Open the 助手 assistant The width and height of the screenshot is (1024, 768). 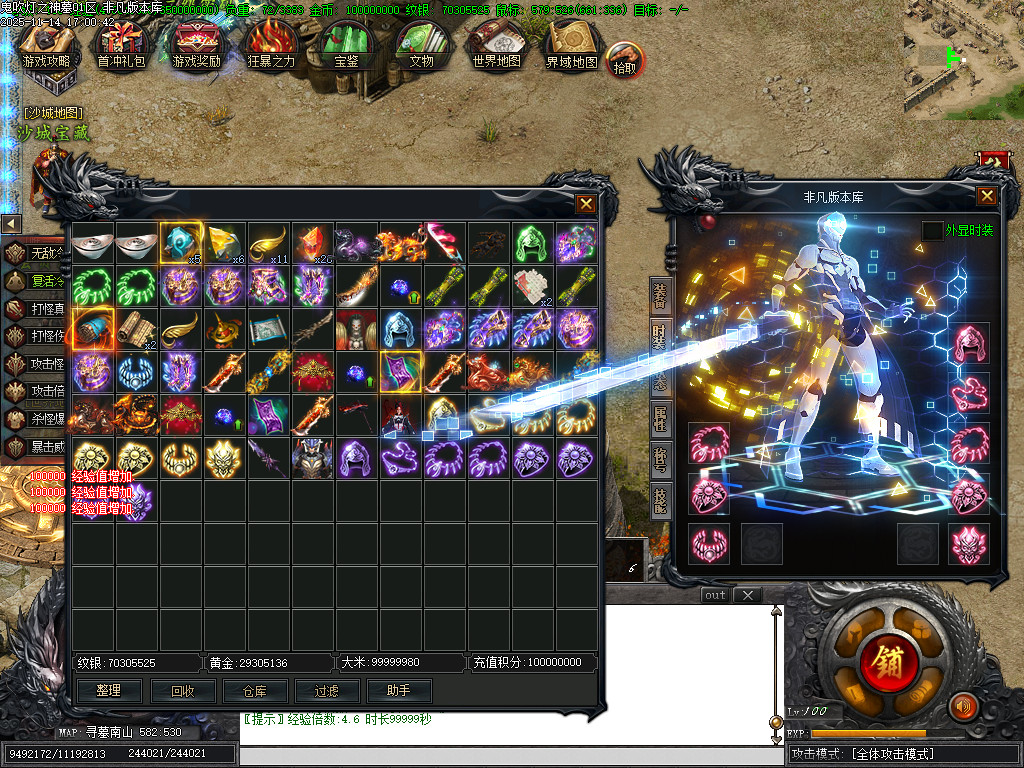coord(400,690)
